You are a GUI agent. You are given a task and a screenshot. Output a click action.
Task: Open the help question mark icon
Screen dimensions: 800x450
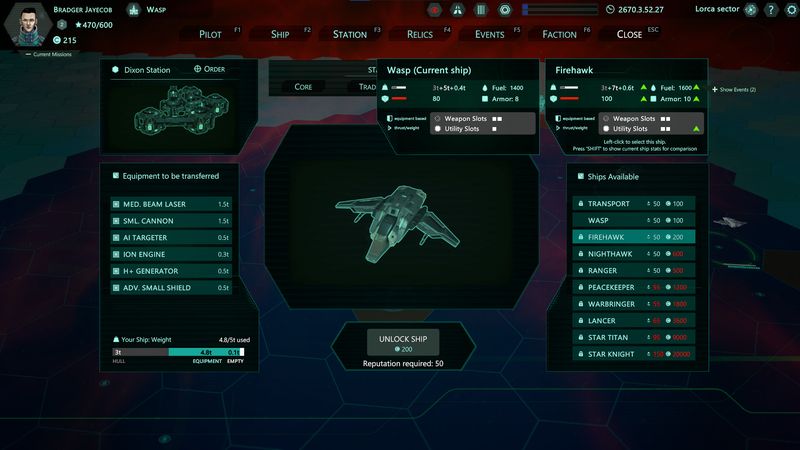(x=771, y=10)
